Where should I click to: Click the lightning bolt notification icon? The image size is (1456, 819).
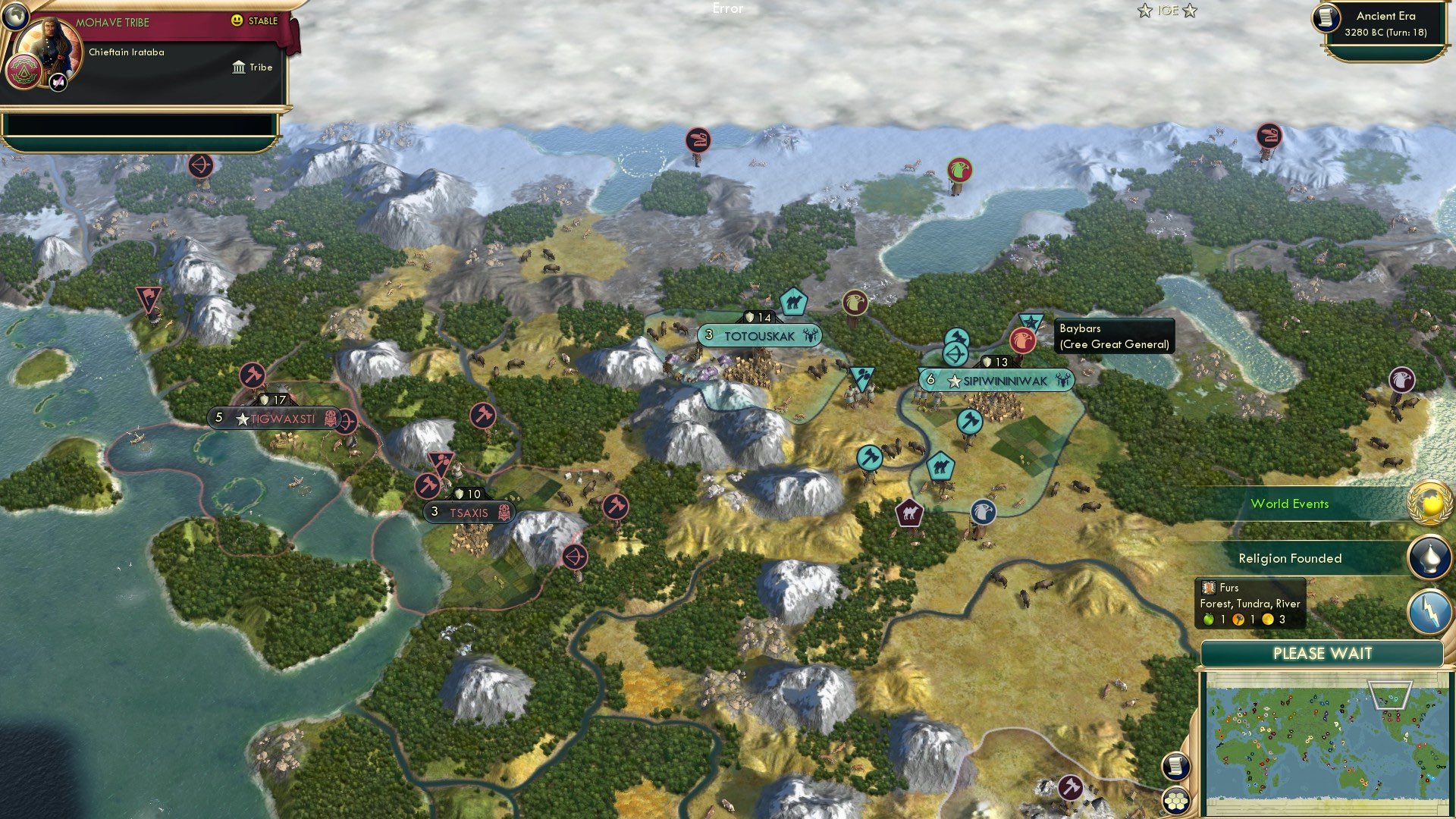pyautogui.click(x=1429, y=610)
